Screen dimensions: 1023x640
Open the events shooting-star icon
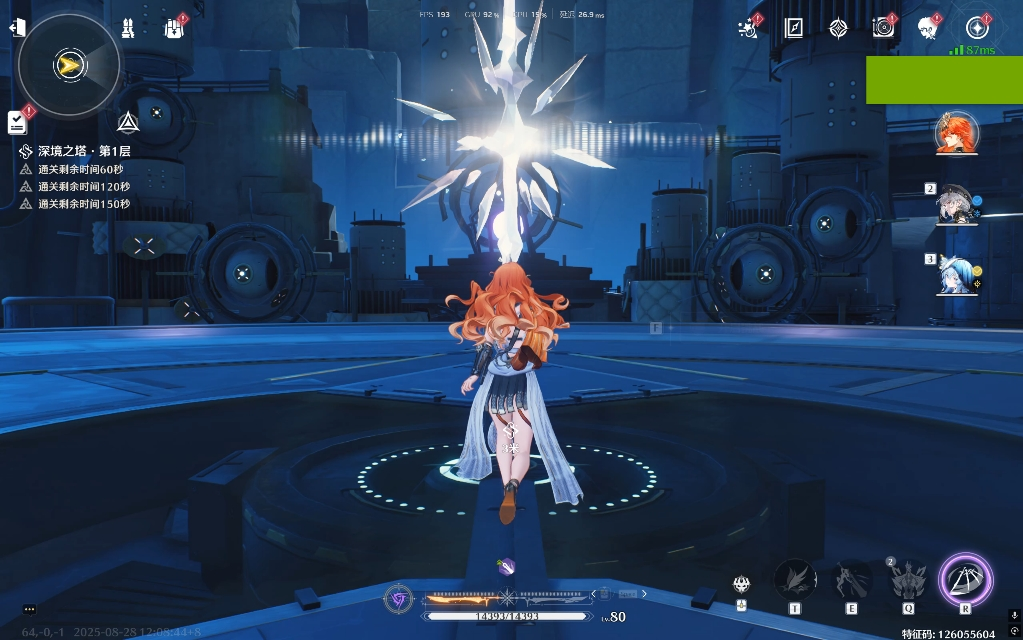[748, 29]
